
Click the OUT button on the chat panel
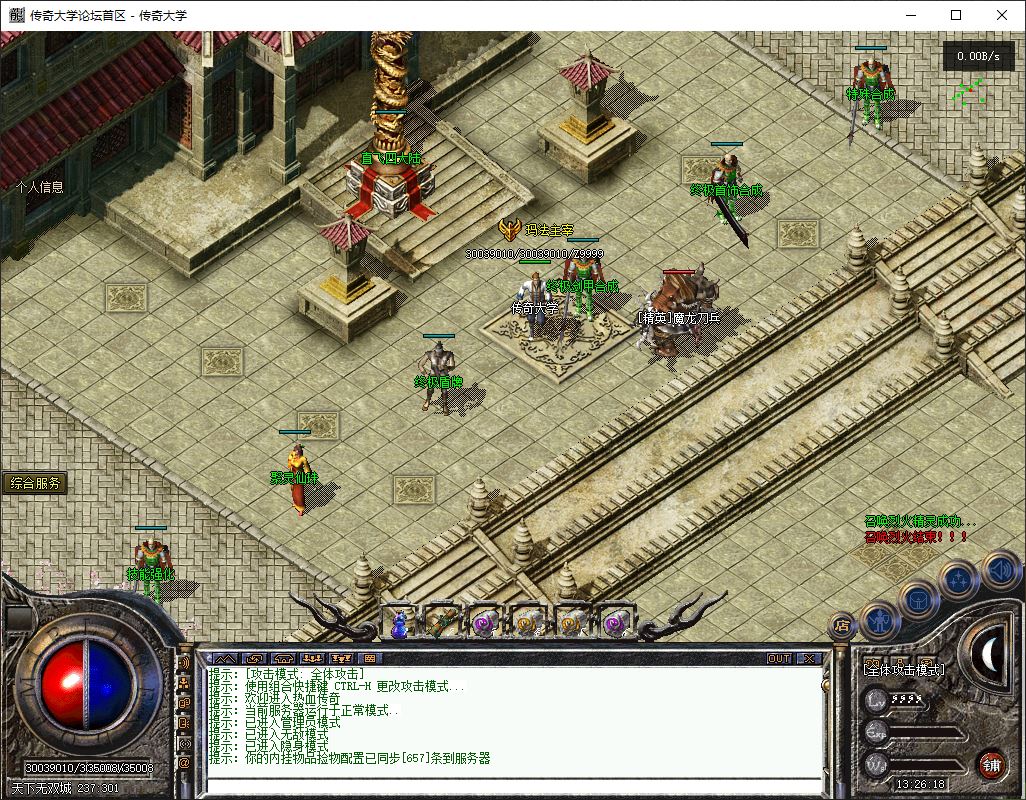(779, 659)
